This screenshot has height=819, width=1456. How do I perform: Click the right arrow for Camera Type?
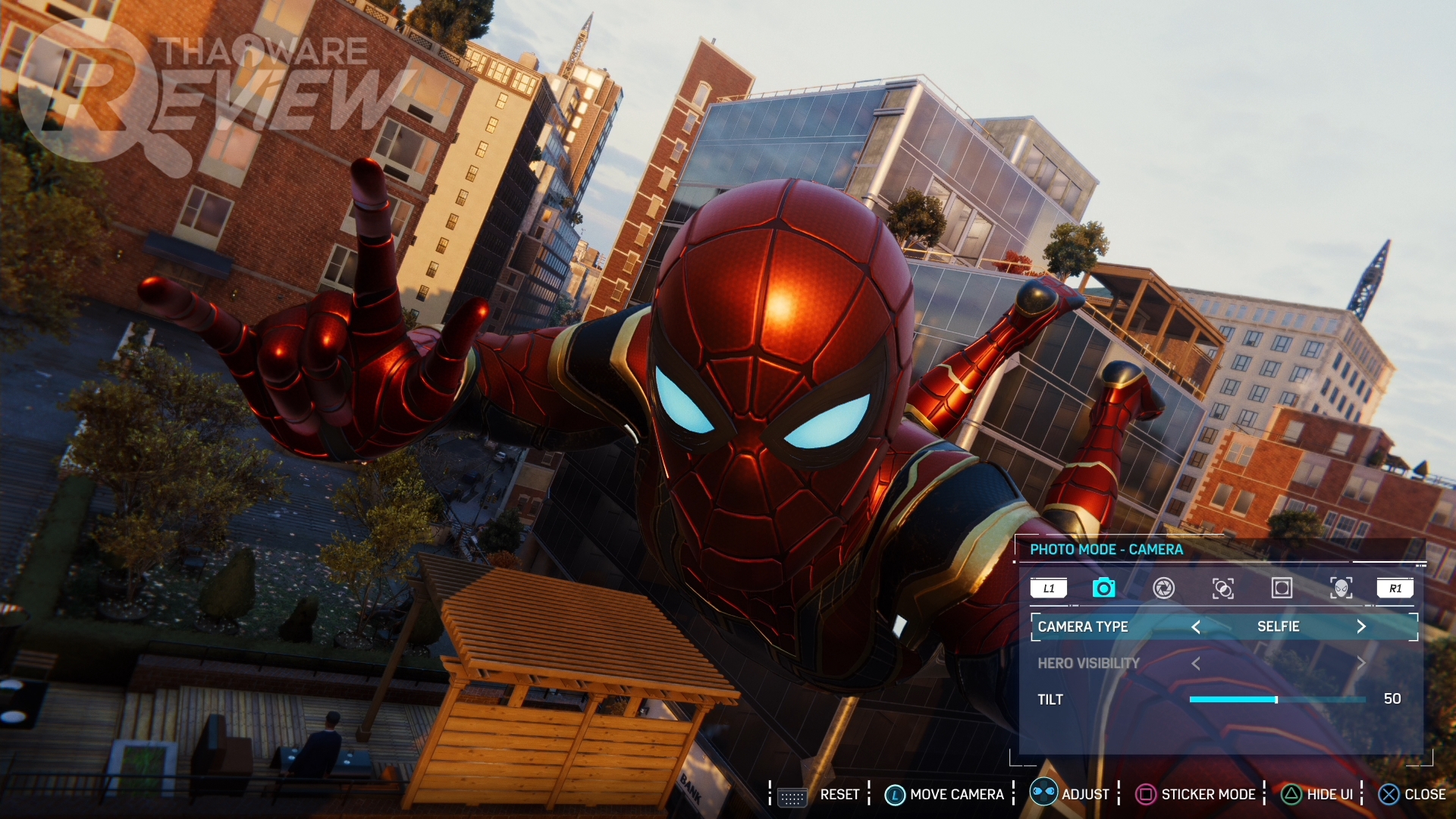coord(1361,626)
